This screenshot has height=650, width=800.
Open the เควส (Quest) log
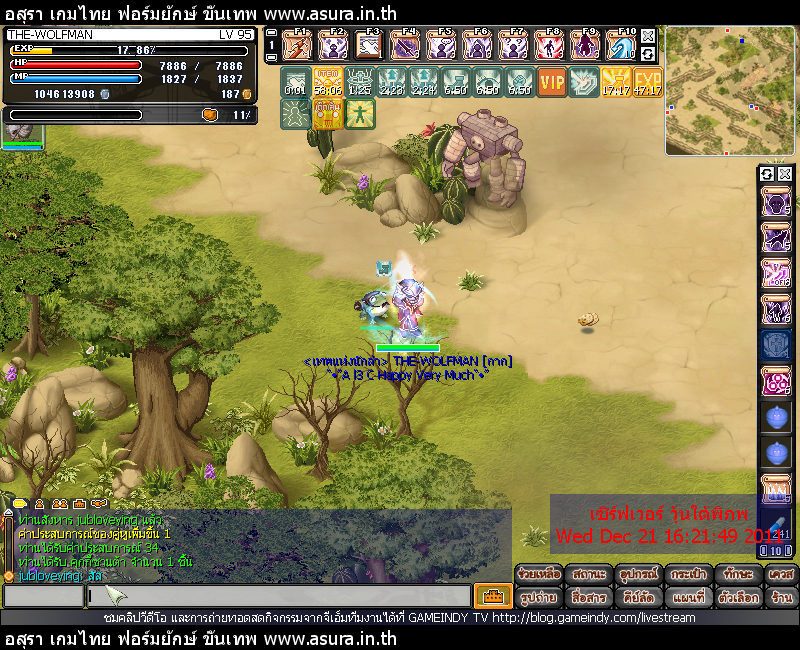click(780, 575)
